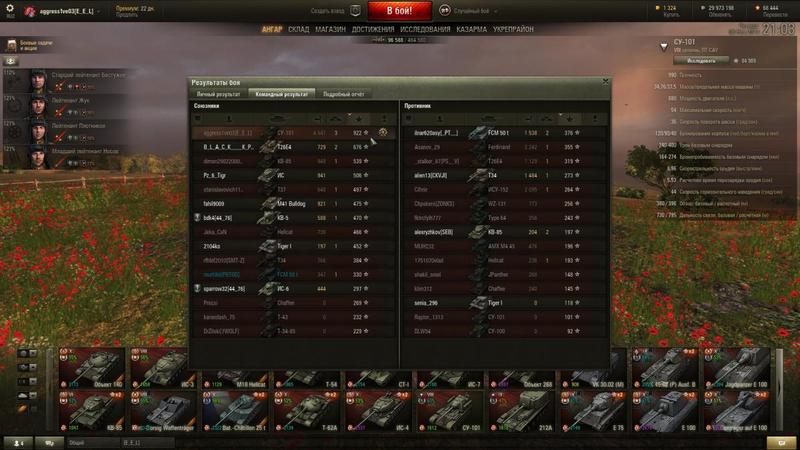800x450 pixels.
Task: Open the МАГАЗИН store menu
Action: point(330,30)
